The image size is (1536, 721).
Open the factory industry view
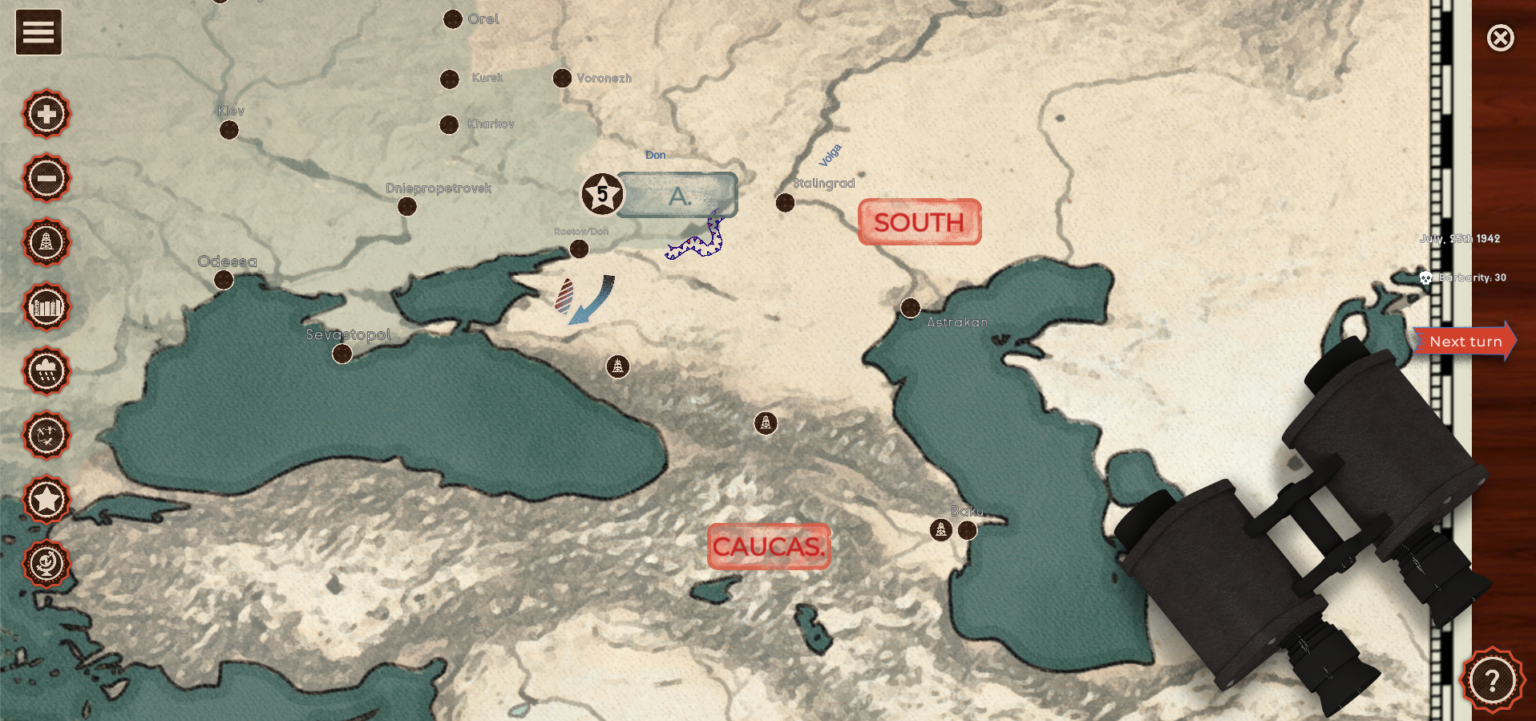45,307
